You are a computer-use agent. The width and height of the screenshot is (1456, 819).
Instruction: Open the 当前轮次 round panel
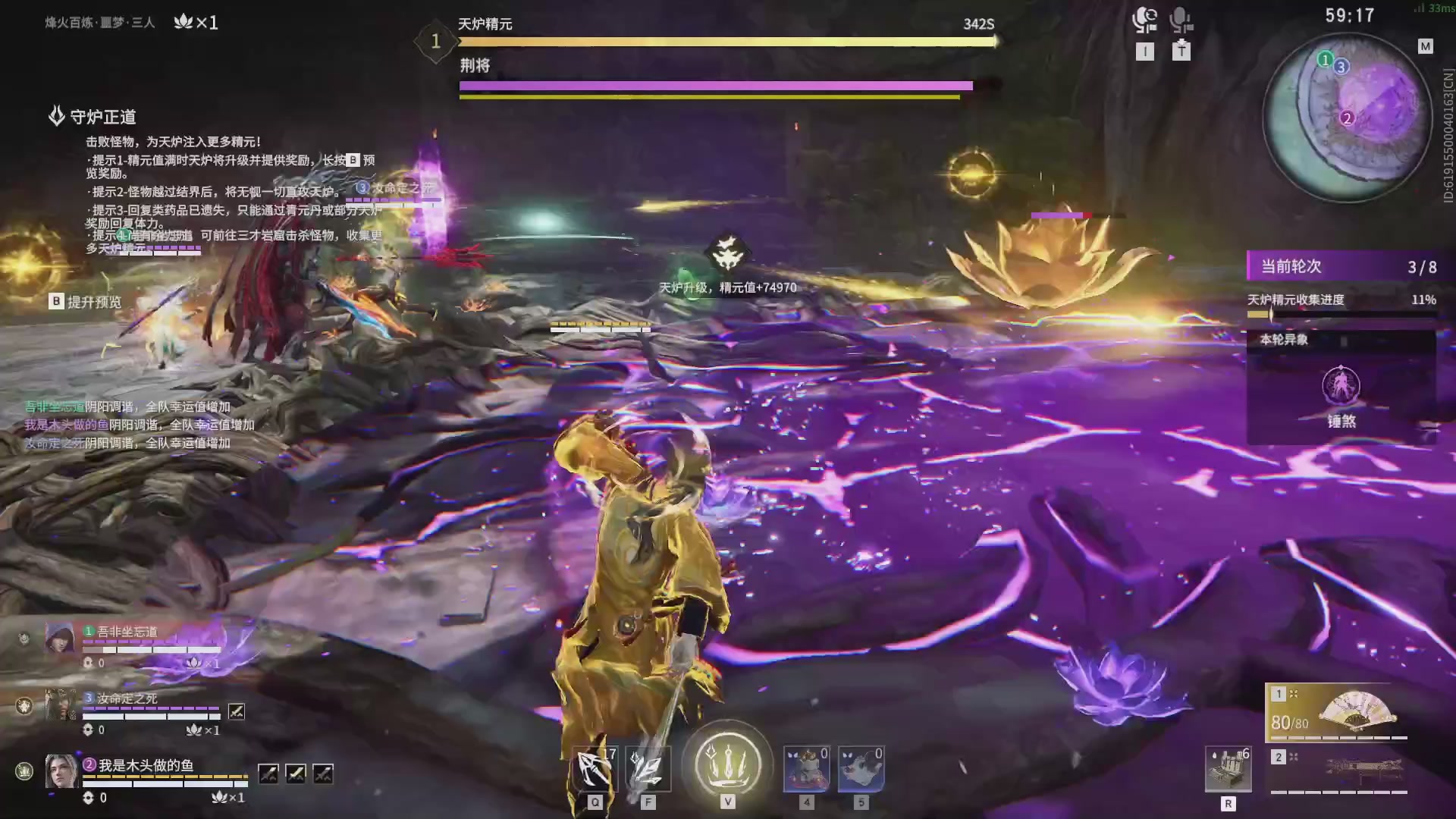coord(1341,266)
